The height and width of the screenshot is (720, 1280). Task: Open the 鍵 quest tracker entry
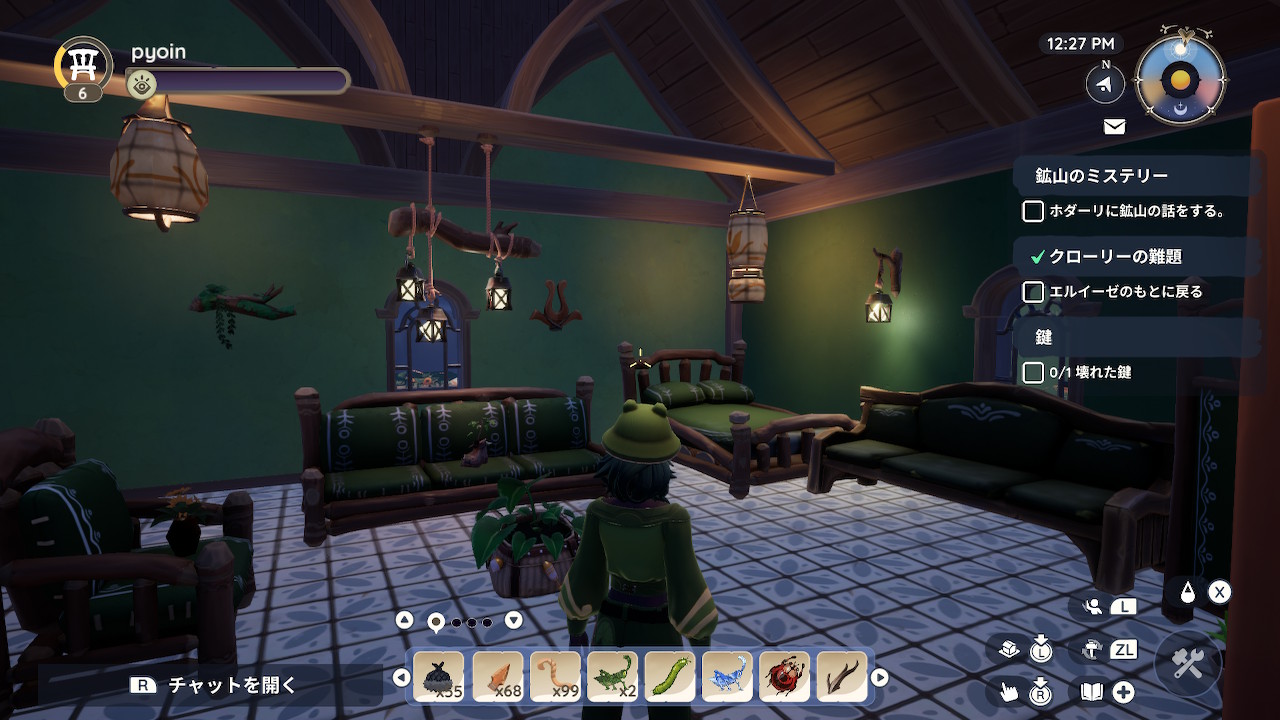[1044, 338]
